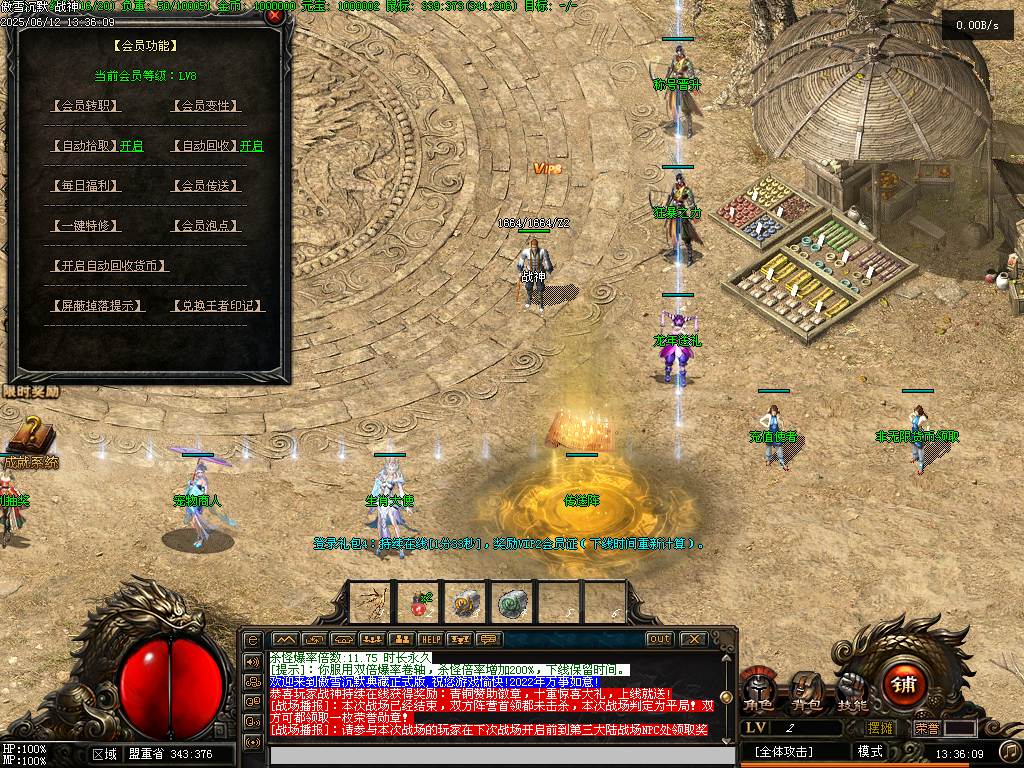Open the 会员转职 class change option

85,106
